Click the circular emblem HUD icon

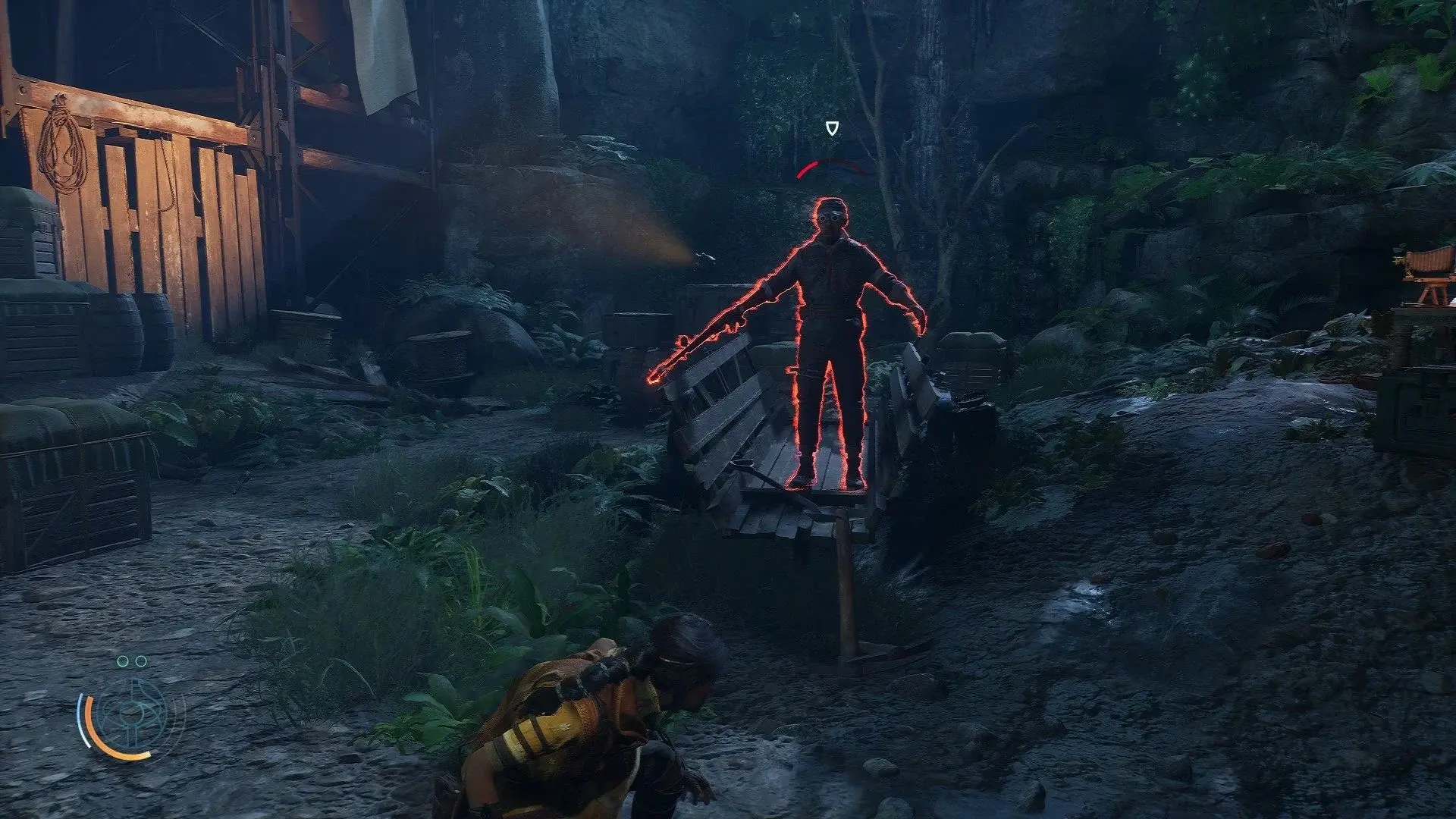133,717
